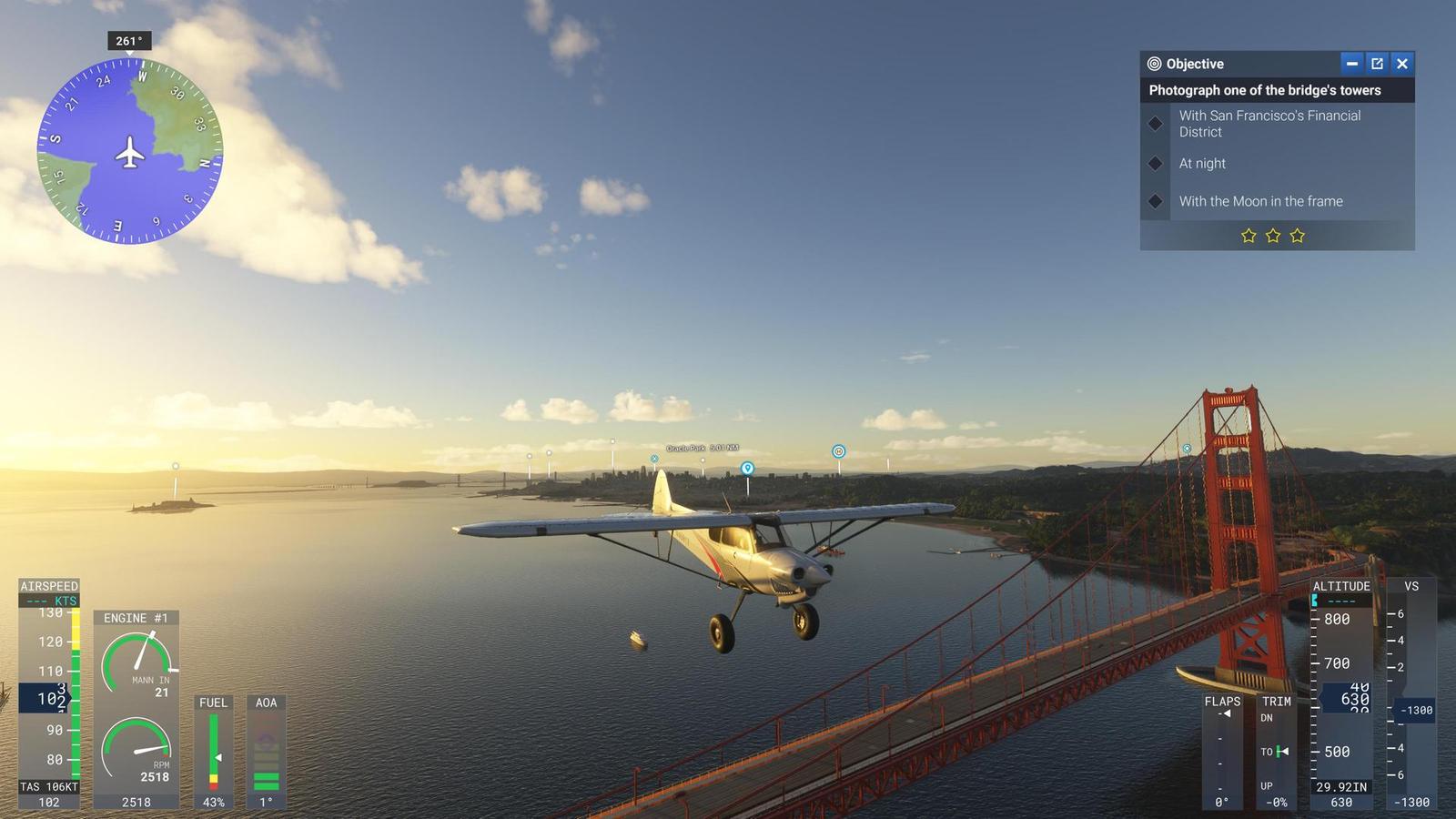The width and height of the screenshot is (1456, 819).
Task: Toggle the 'With the Moon in the frame' diamond
Action: click(x=1156, y=201)
